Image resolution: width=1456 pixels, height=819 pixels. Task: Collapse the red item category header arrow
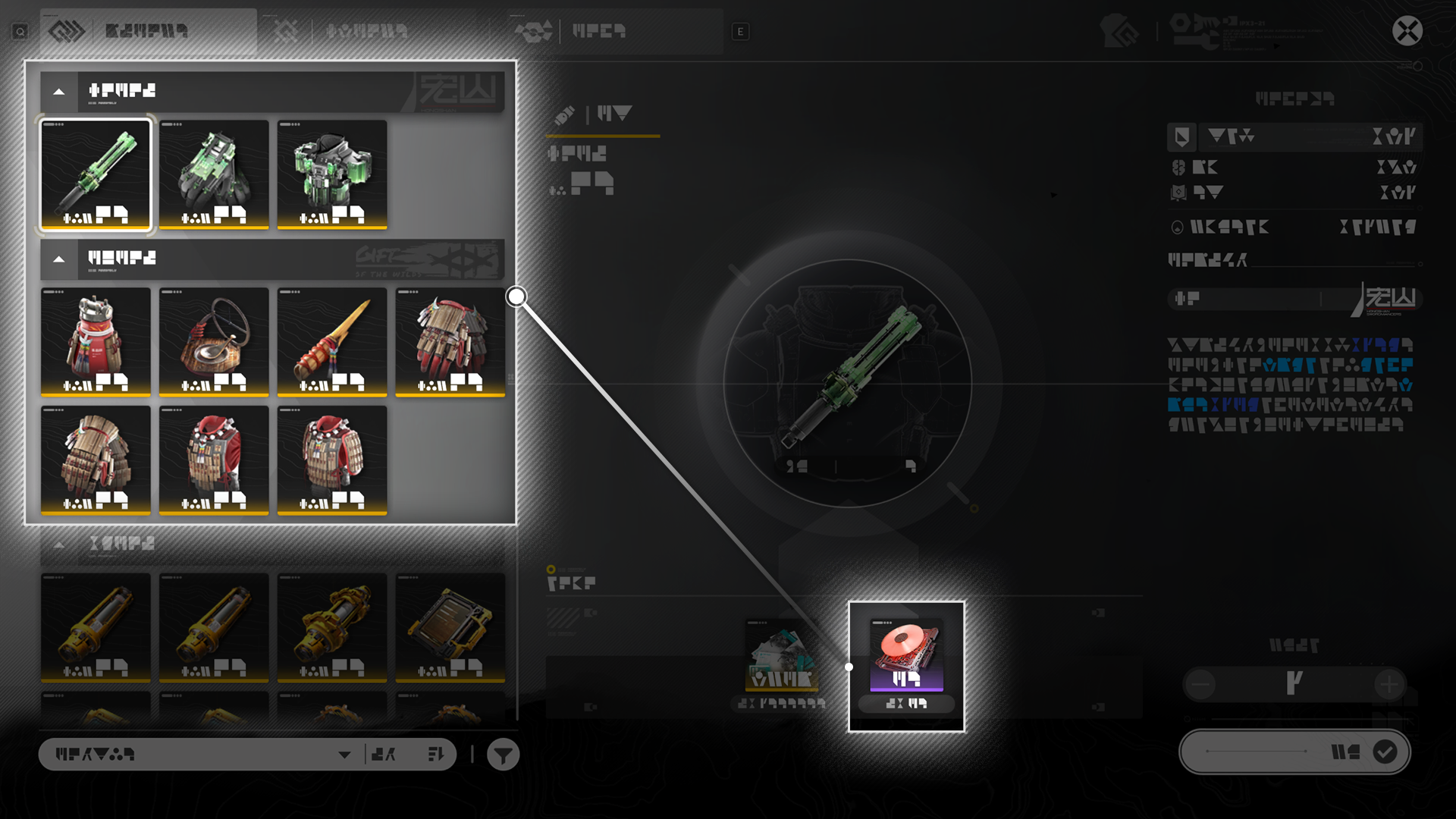point(59,259)
